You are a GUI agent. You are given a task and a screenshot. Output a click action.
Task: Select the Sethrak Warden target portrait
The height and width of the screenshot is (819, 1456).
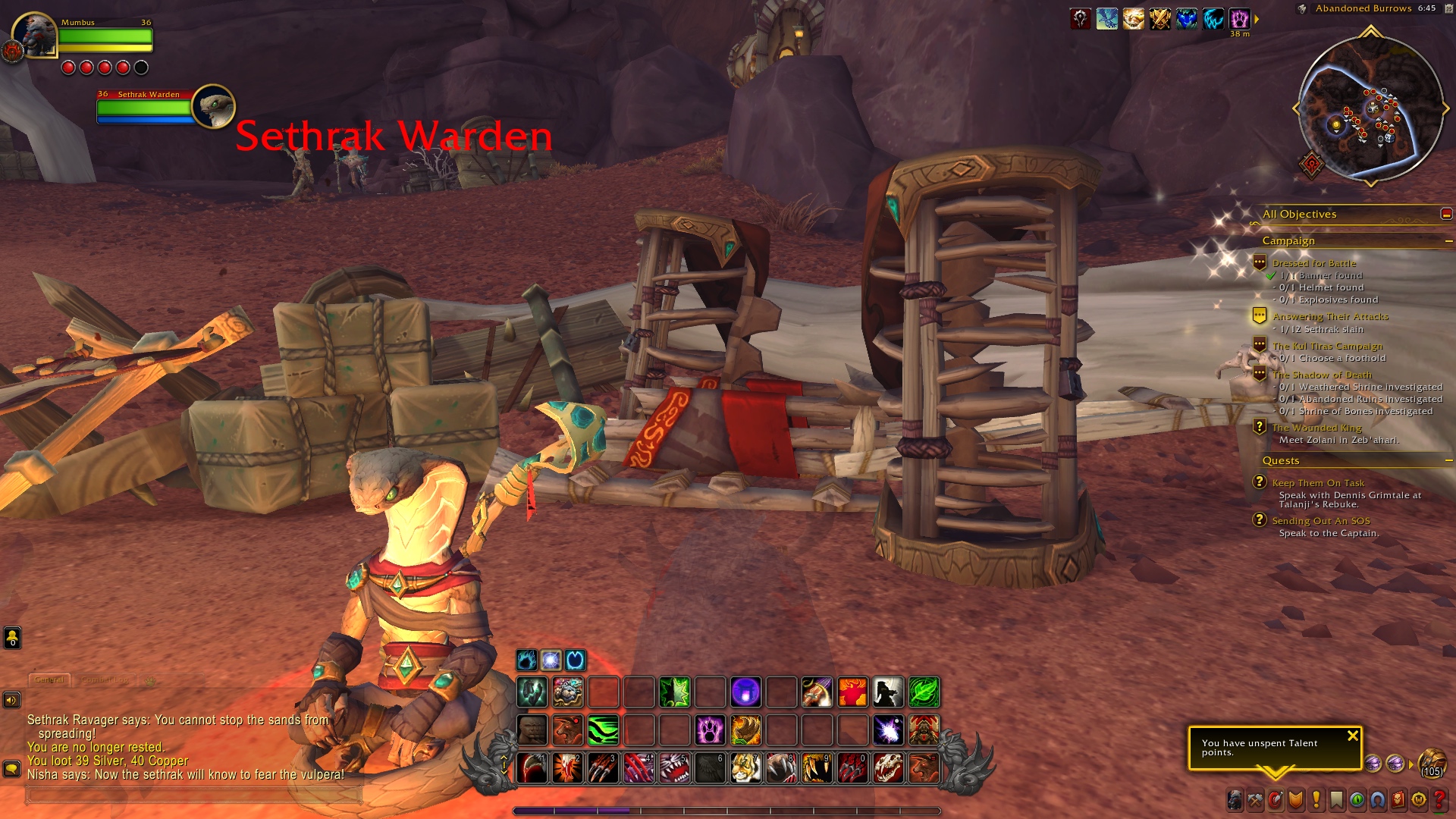[213, 106]
